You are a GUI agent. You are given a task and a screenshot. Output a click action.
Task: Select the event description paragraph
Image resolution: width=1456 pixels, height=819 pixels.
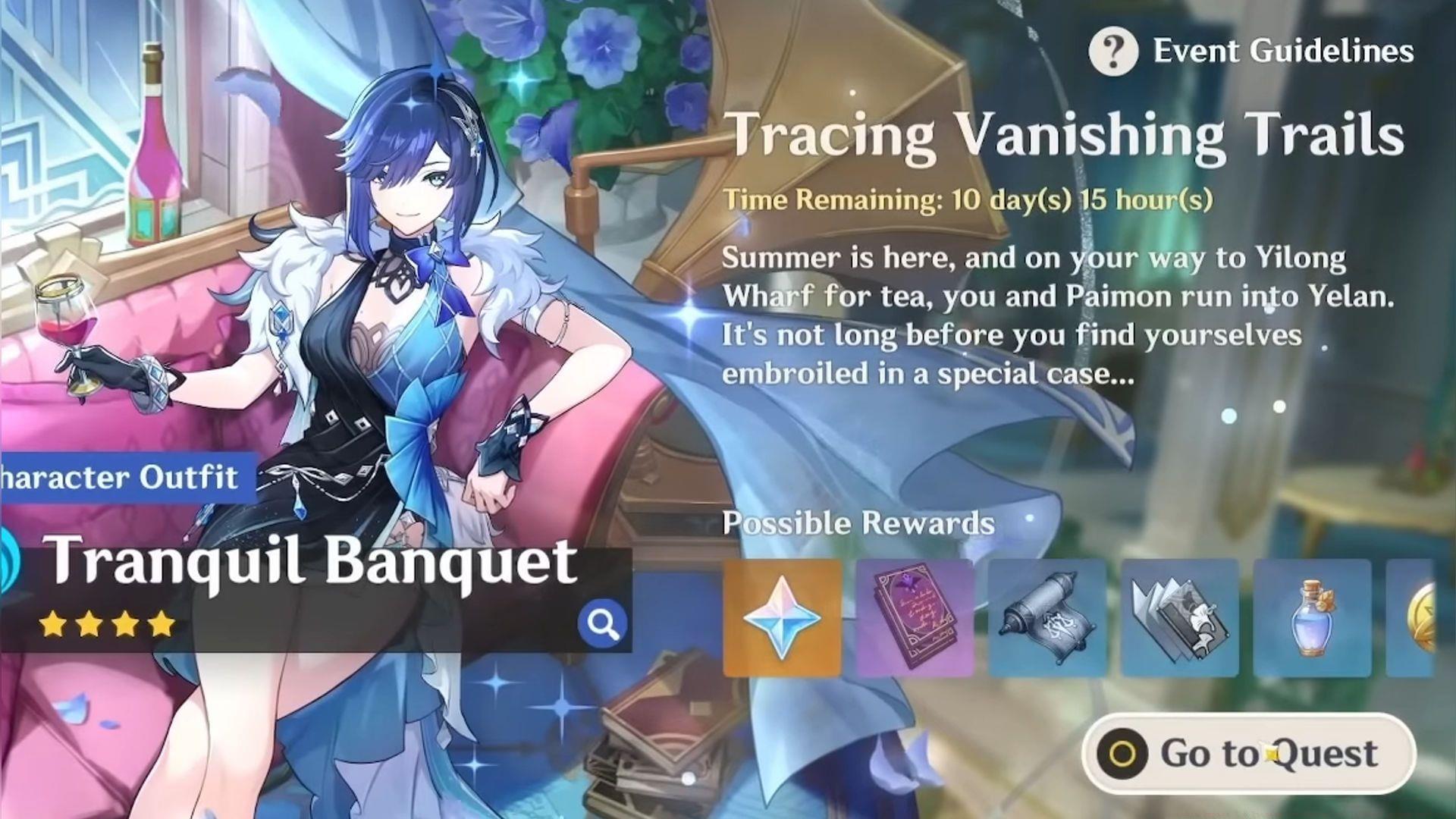(1062, 315)
